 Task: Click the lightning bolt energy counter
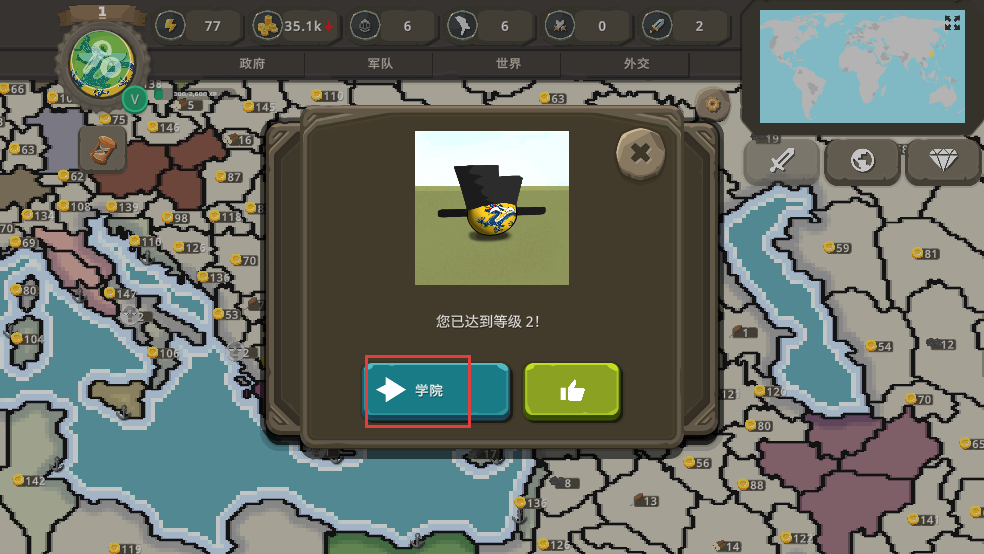click(x=197, y=26)
